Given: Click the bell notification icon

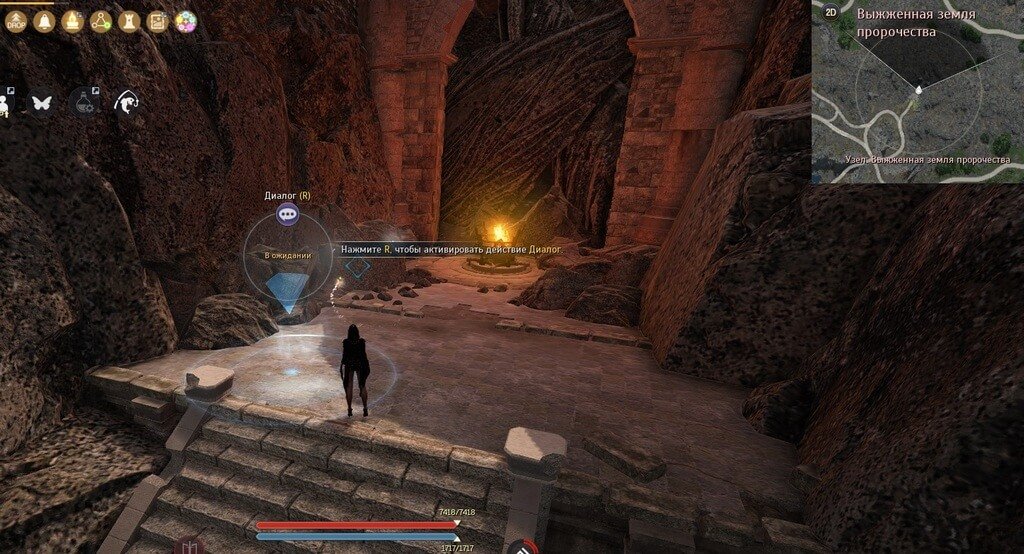Looking at the screenshot, I should point(44,21).
